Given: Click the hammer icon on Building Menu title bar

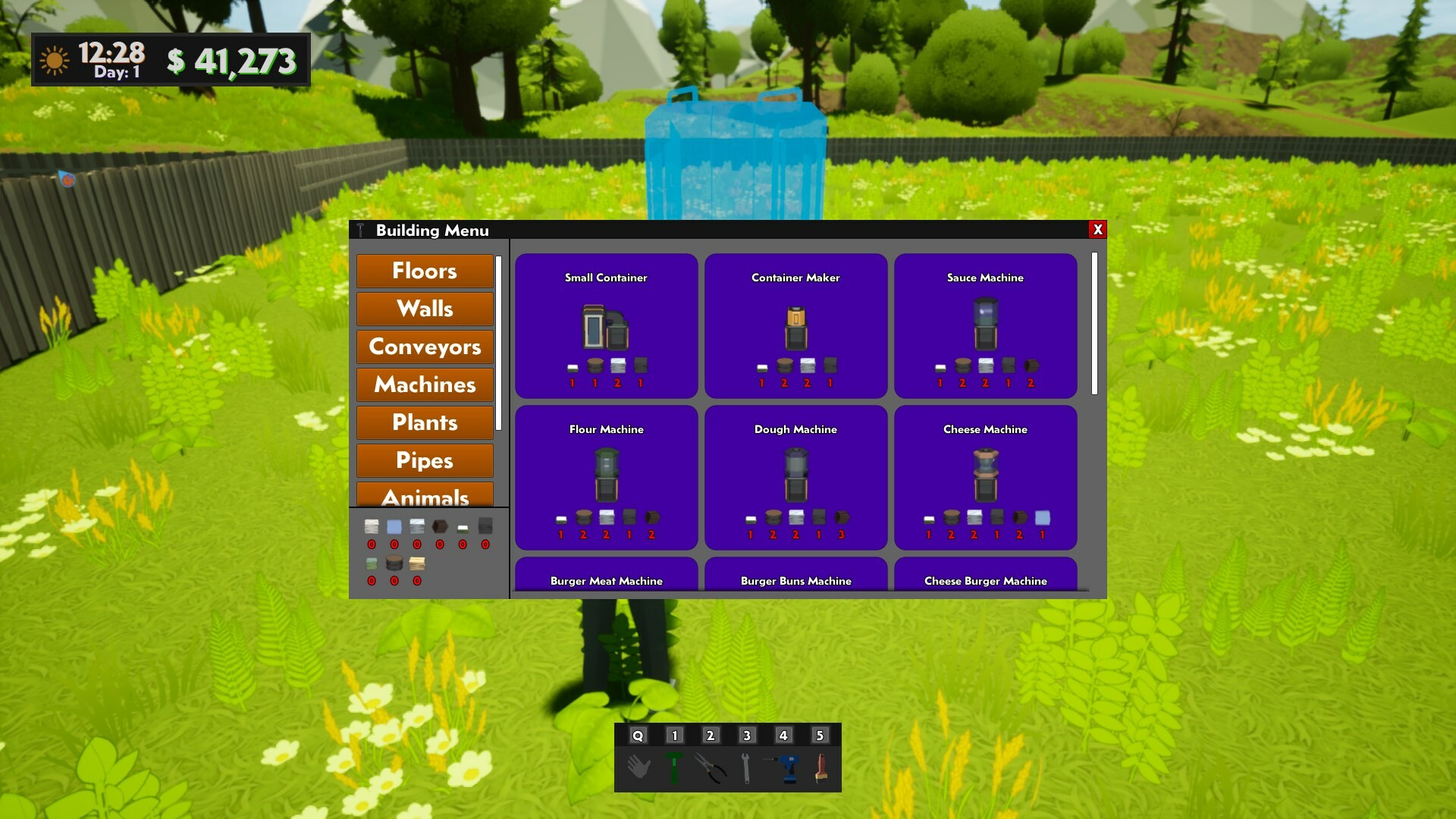Looking at the screenshot, I should click(362, 230).
